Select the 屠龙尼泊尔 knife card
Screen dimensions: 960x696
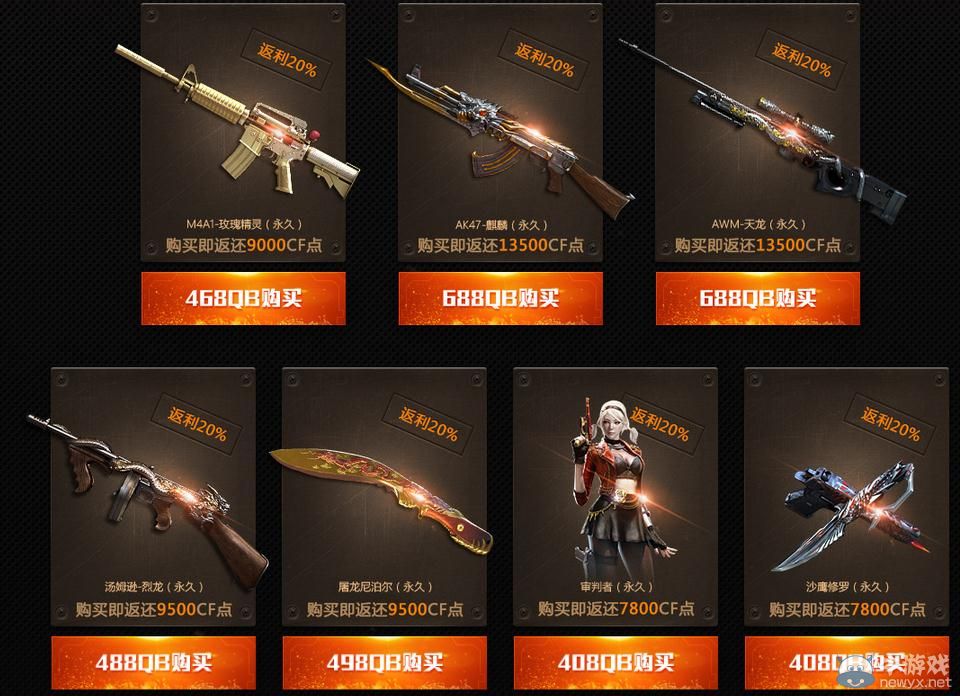384,497
